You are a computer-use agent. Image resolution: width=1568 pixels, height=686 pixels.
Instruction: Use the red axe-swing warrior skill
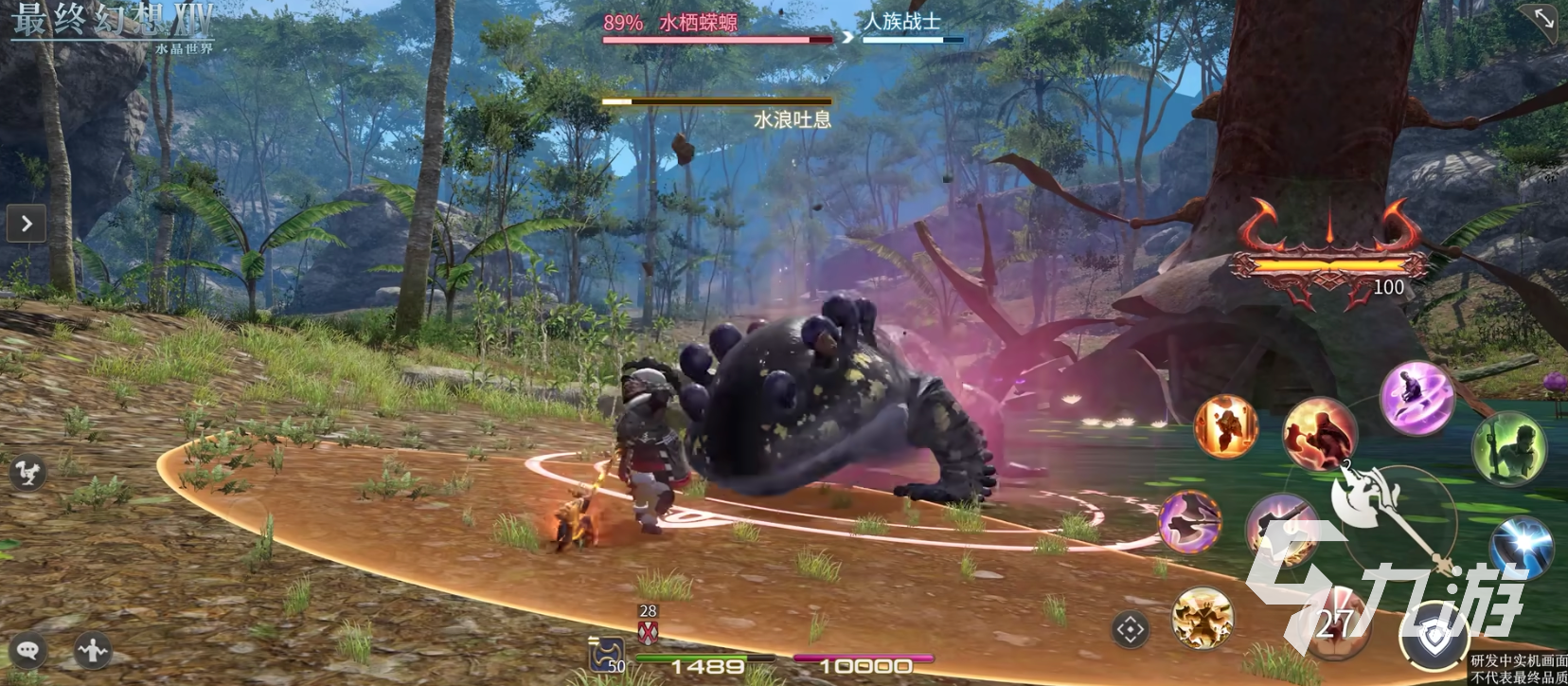pyautogui.click(x=1320, y=432)
